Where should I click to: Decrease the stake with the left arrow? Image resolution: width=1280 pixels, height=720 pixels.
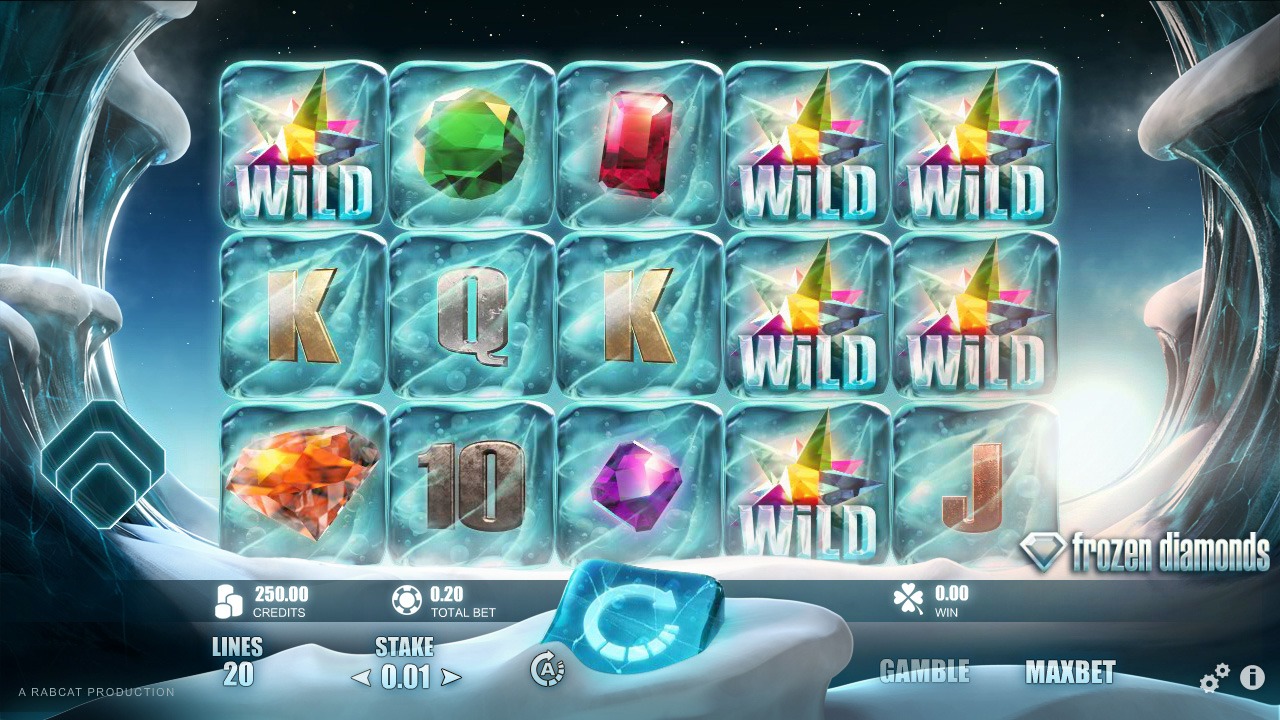tap(362, 676)
